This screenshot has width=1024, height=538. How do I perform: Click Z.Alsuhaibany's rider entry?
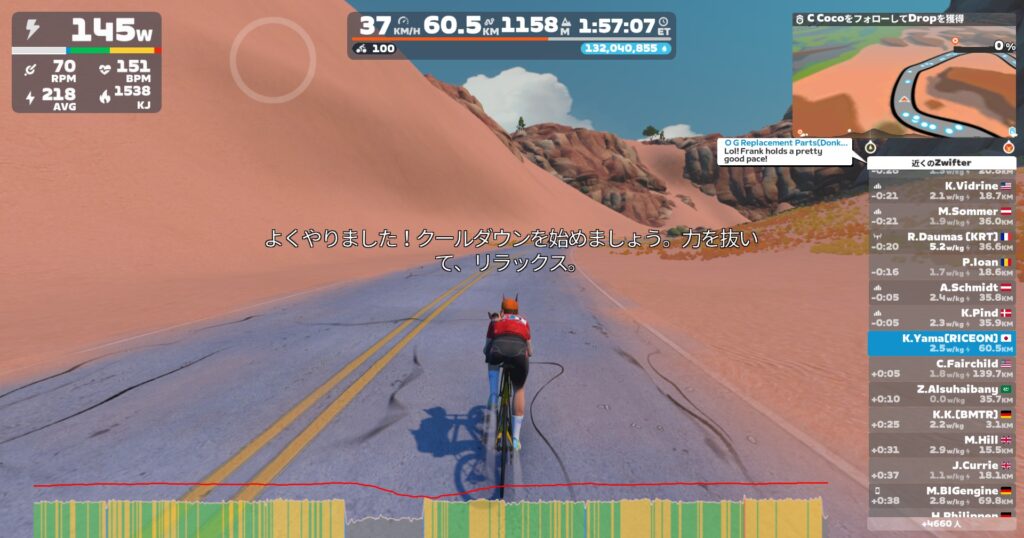[941, 393]
